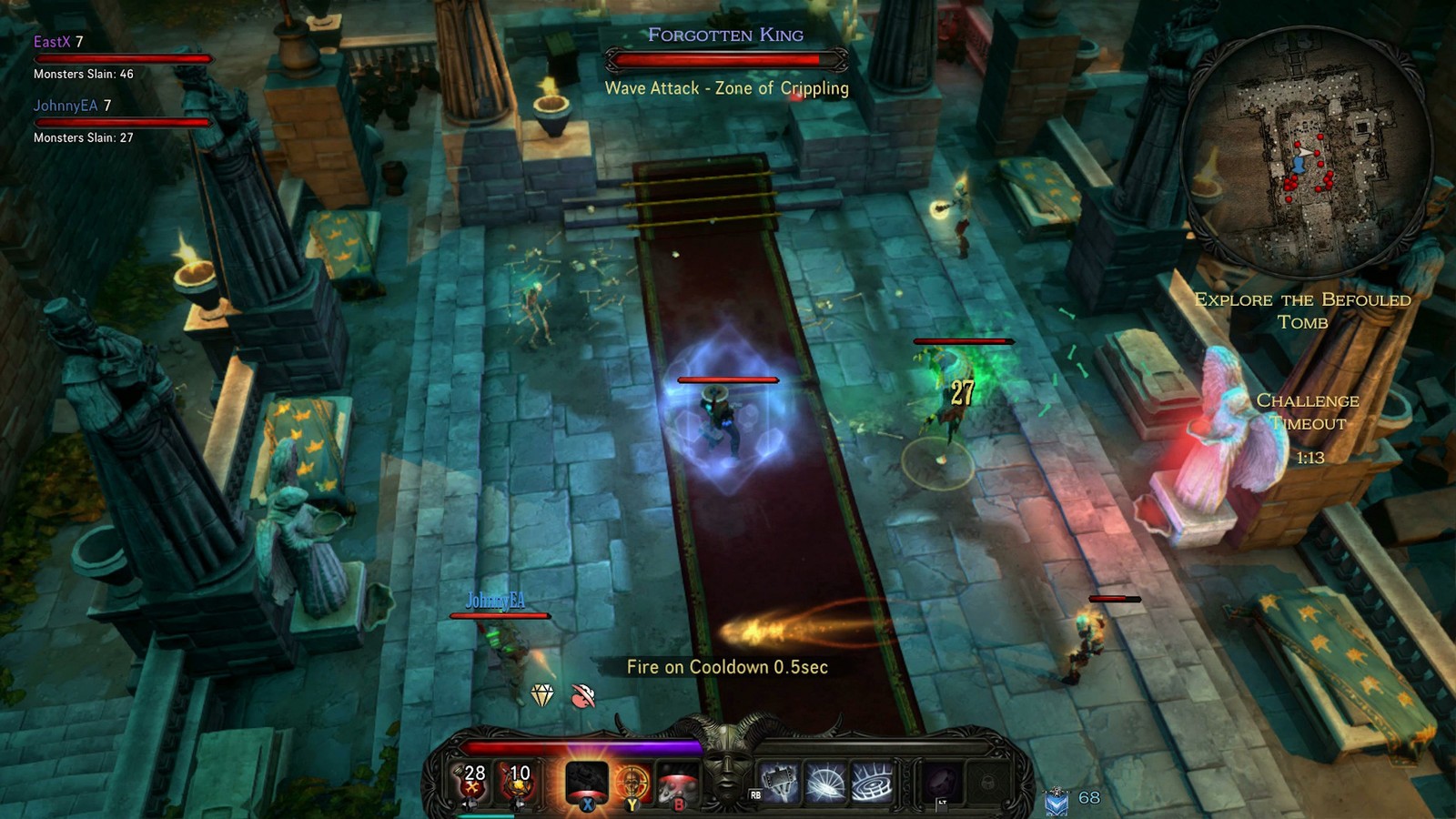Select the hammer ability icon
1456x819 pixels.
tap(780, 783)
